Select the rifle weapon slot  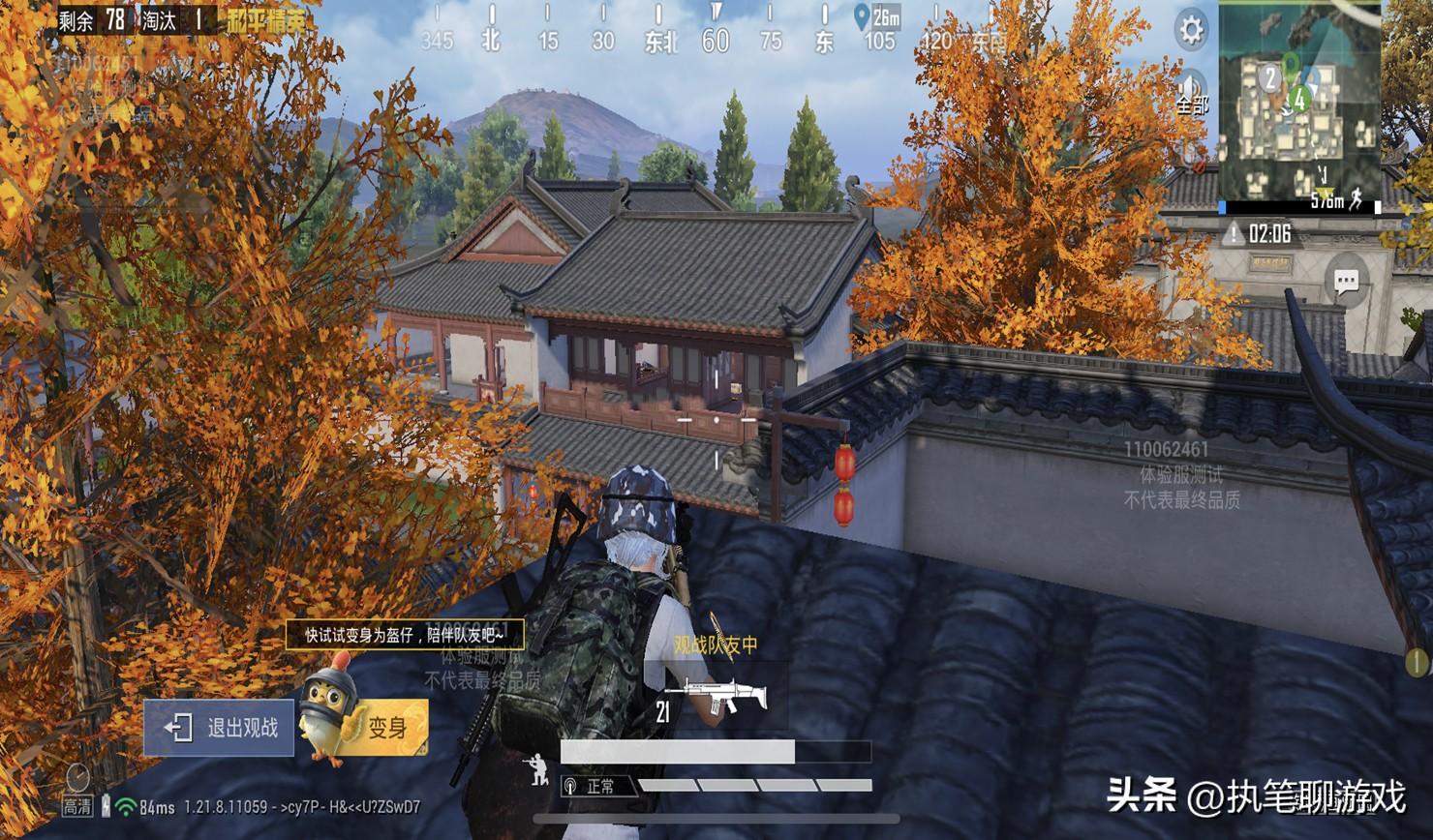point(716,697)
